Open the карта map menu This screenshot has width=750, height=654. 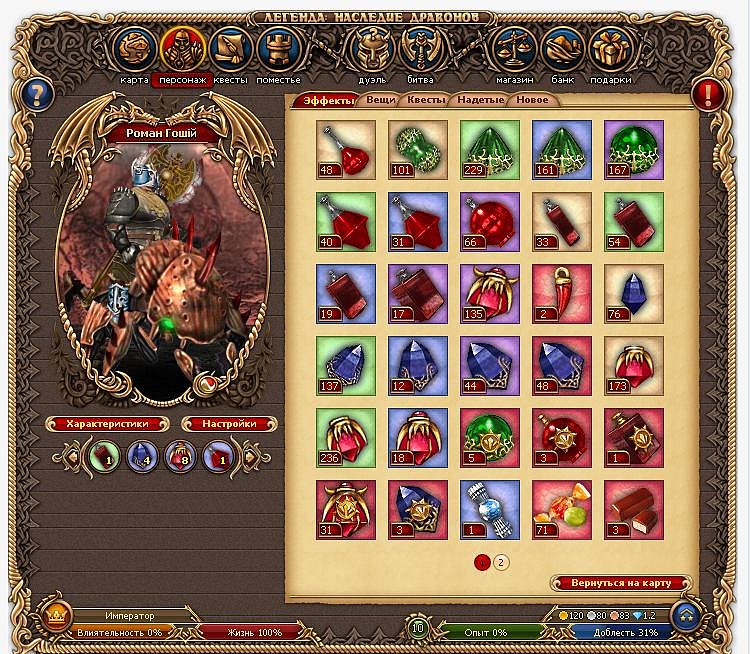(x=134, y=49)
